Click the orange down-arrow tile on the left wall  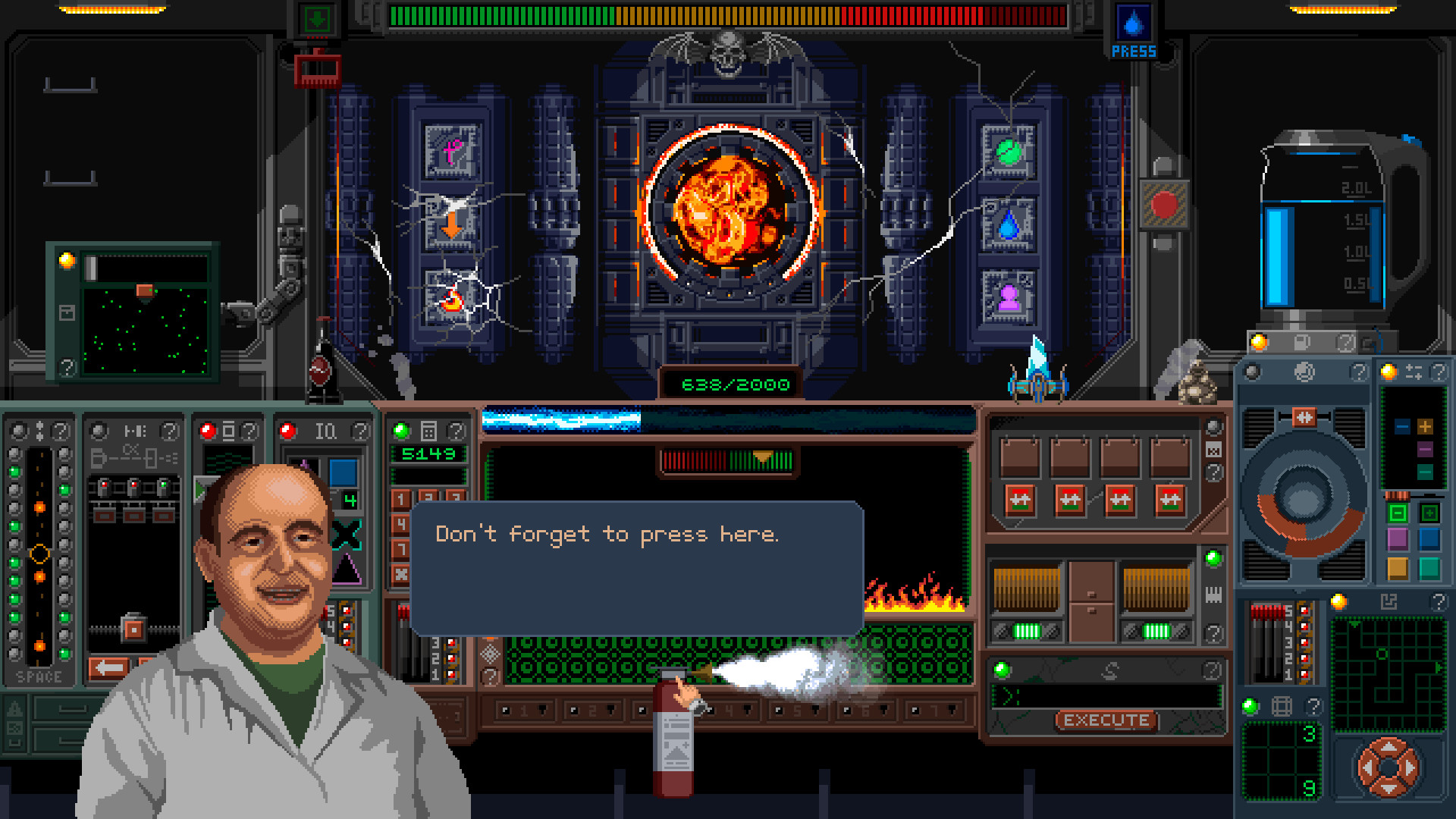tap(451, 225)
